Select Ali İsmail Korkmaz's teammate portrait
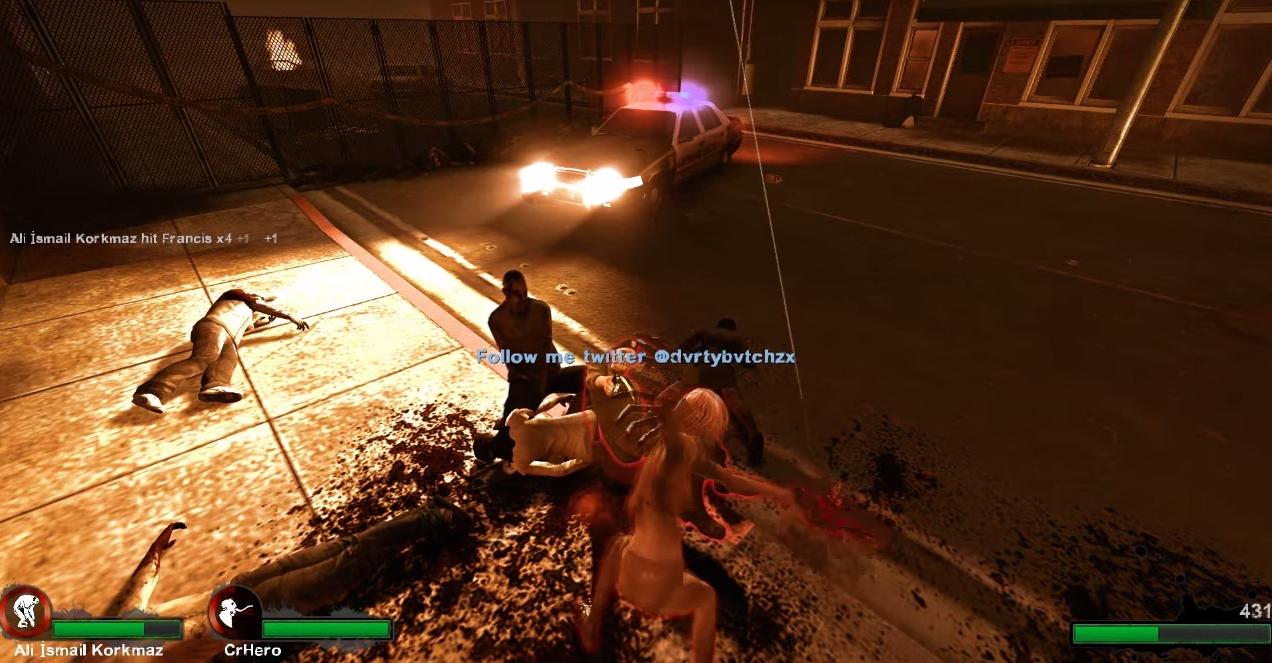 (26, 613)
